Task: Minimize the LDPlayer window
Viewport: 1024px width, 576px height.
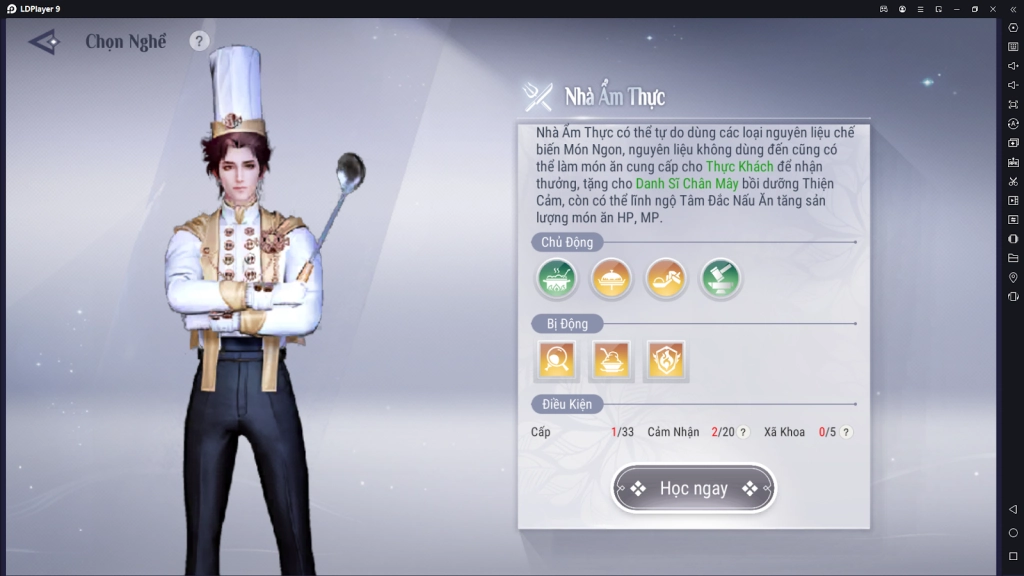Action: click(x=957, y=8)
